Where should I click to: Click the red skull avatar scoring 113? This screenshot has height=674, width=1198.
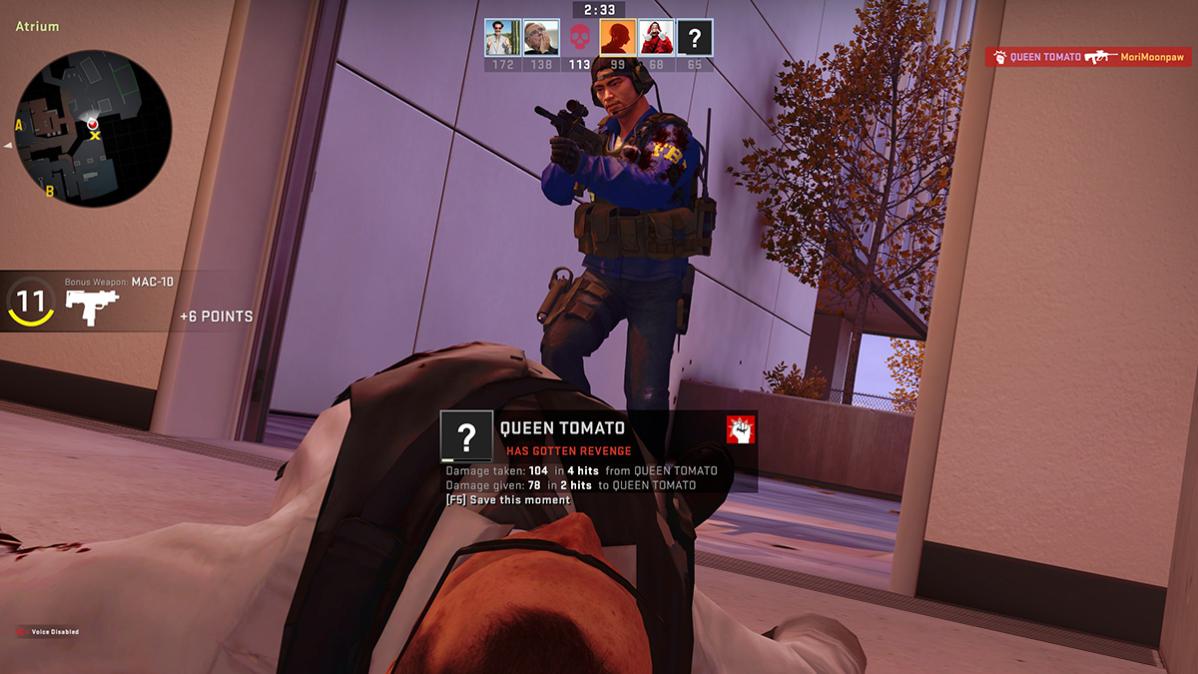(x=579, y=38)
